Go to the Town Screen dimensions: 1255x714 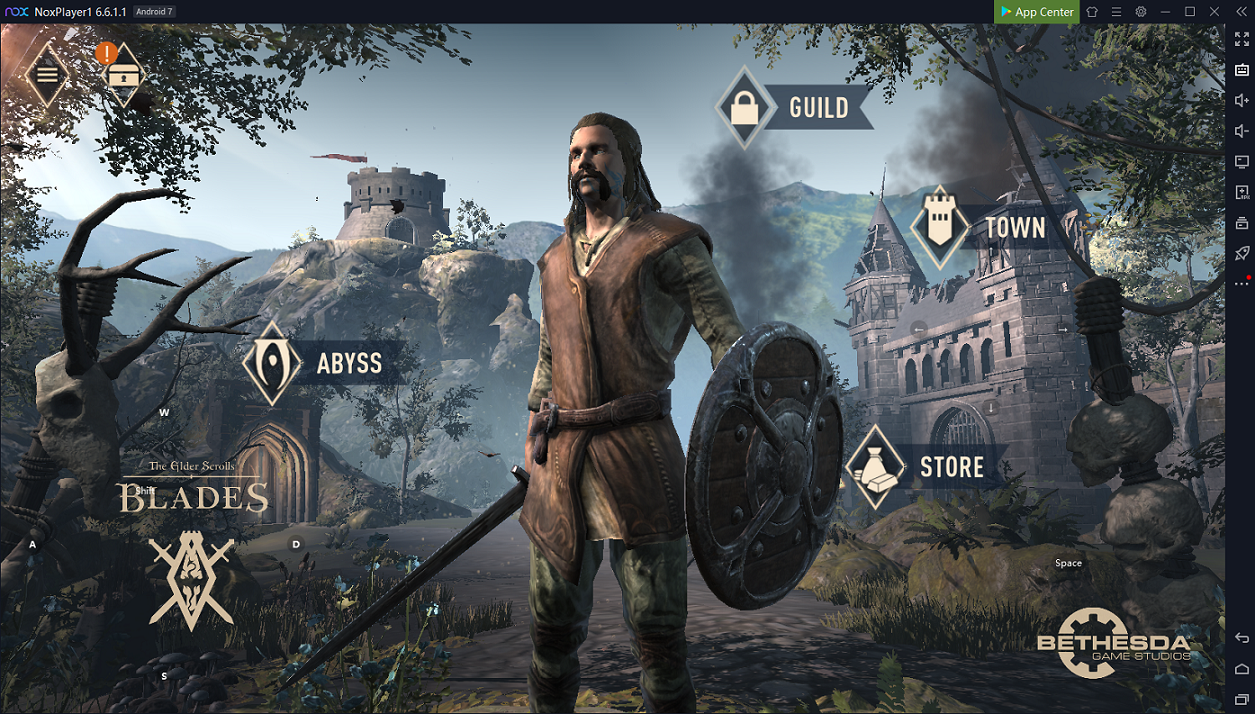(x=940, y=227)
